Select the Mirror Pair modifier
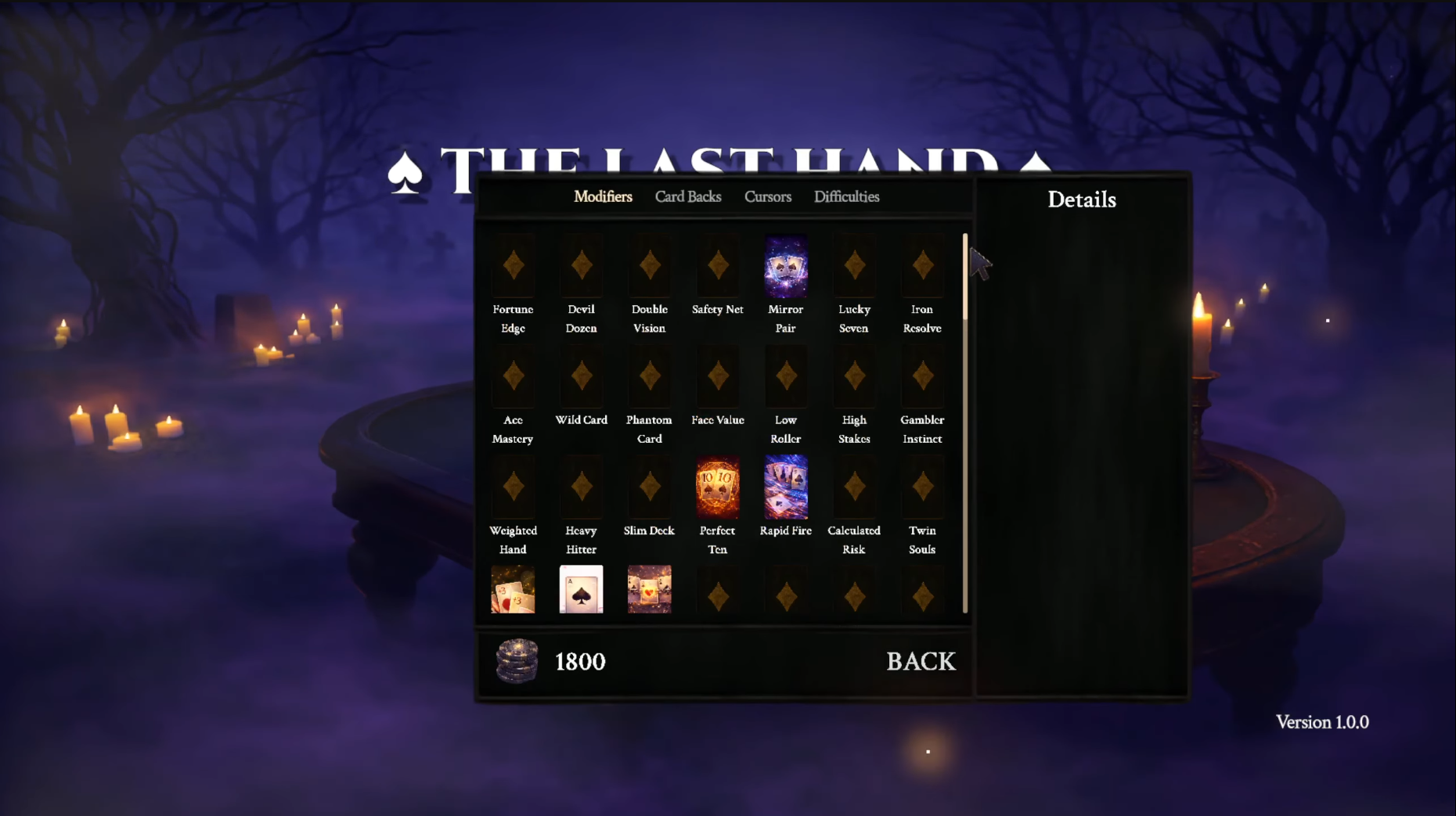Viewport: 1456px width, 816px height. click(x=786, y=268)
